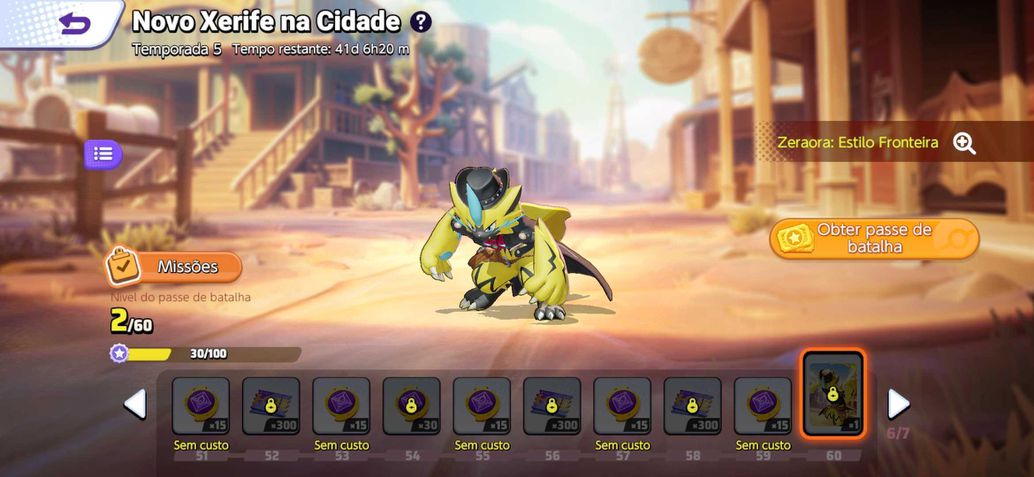Select the level 51 reward slot
Screen dimensions: 1034x477
(201, 406)
